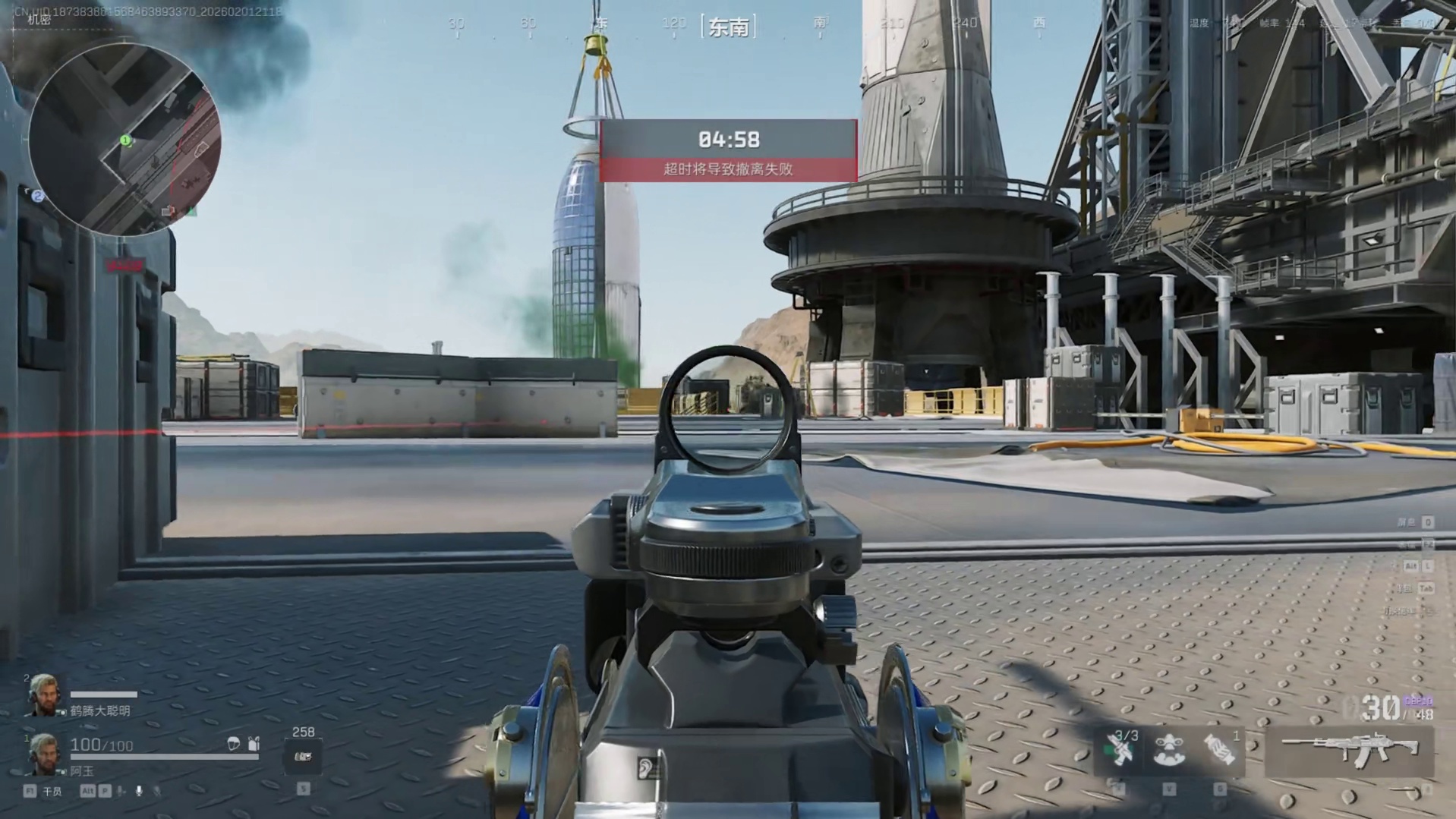
Task: Click the microphone voice icon
Action: tap(139, 791)
